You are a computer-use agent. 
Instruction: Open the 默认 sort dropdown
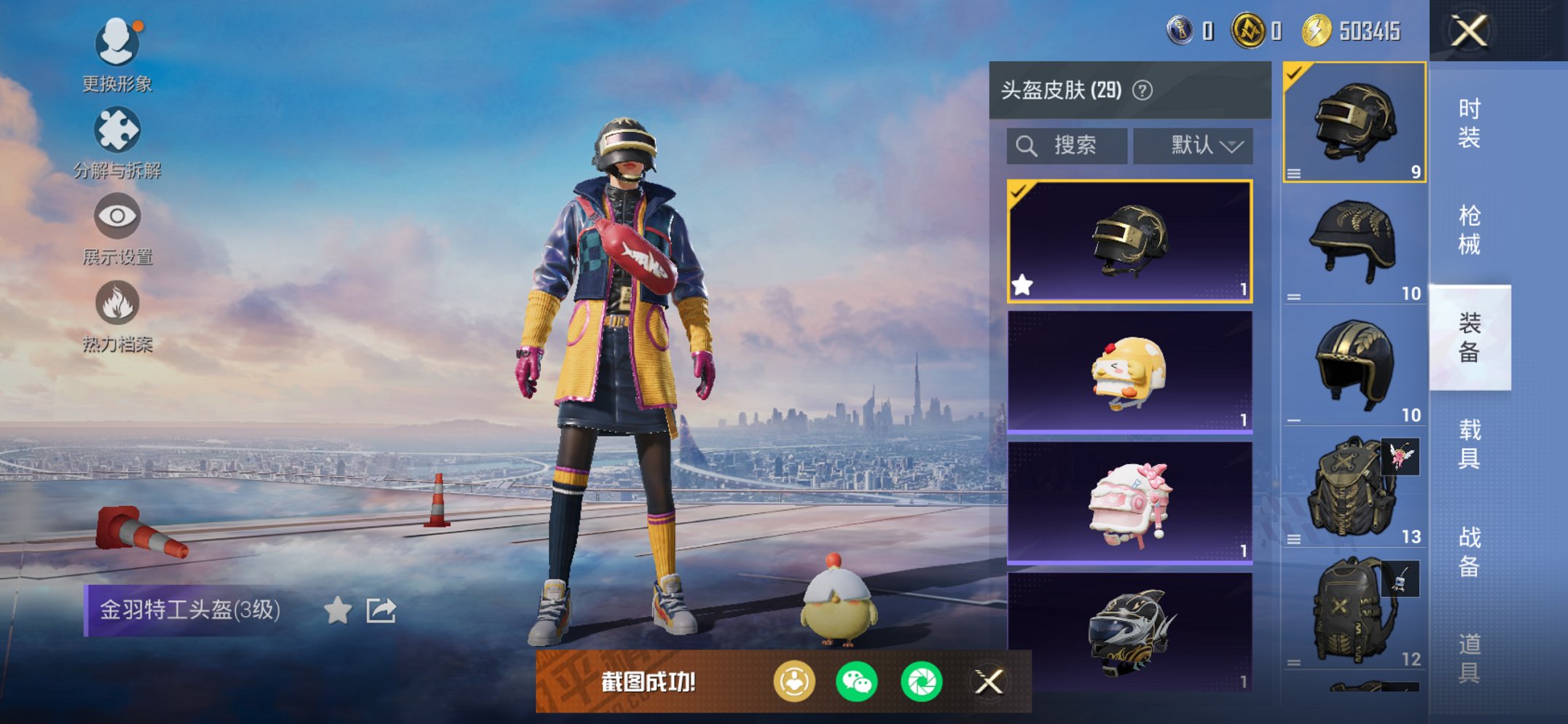pos(1199,145)
